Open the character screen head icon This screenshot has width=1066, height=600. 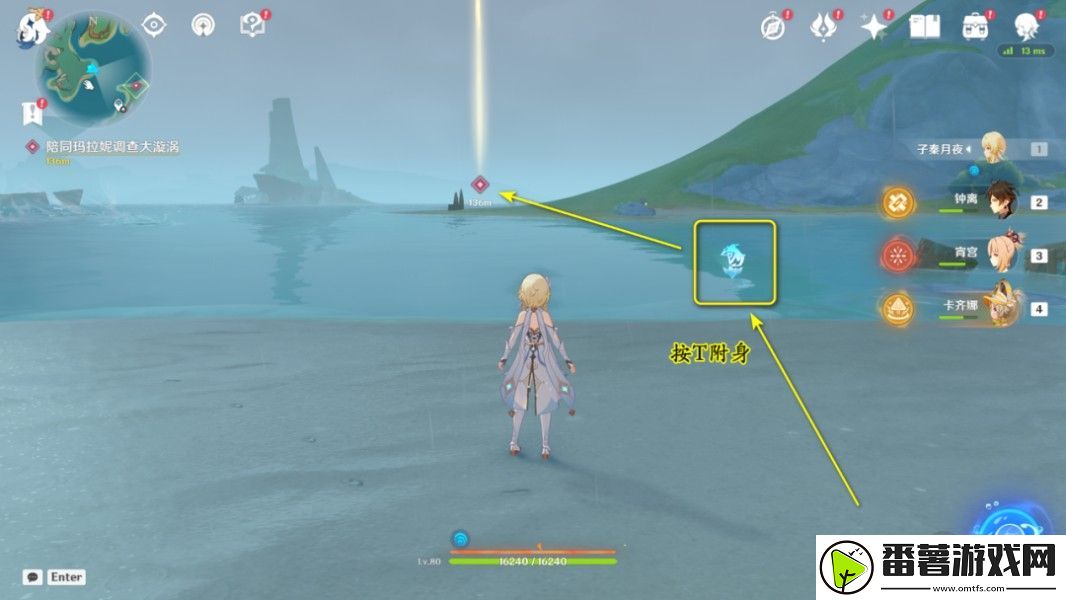pos(1026,27)
